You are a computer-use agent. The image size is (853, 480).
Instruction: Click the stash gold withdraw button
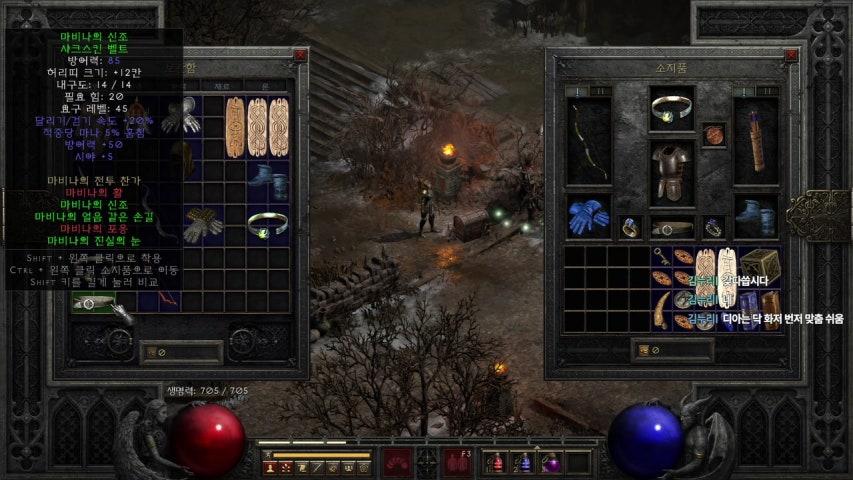pyautogui.click(x=154, y=350)
